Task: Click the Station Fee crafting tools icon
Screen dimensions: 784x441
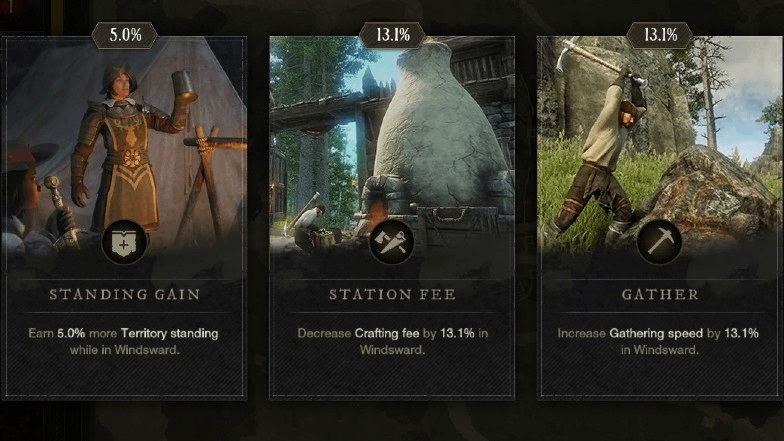Action: (392, 242)
